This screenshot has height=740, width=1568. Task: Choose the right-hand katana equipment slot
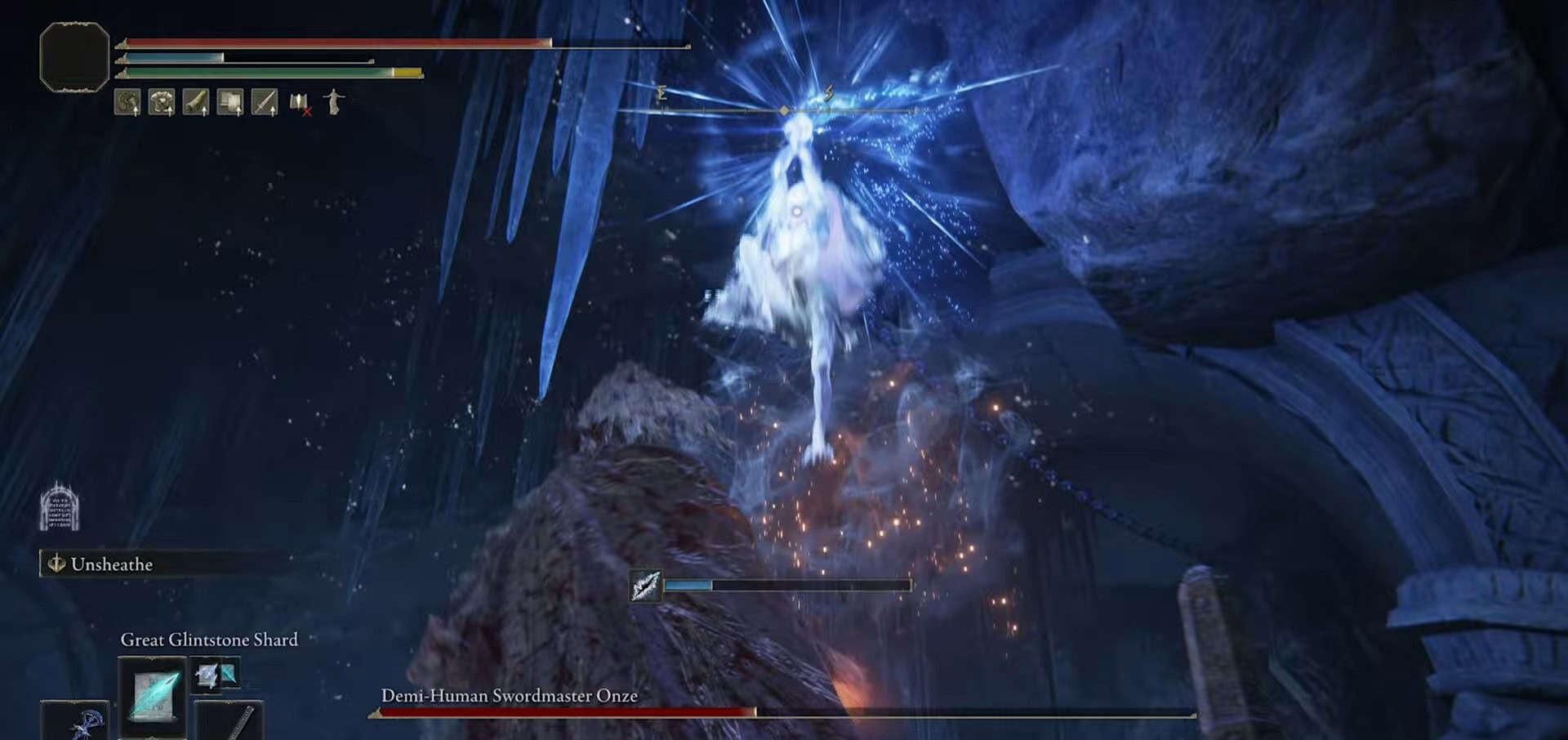[x=230, y=721]
